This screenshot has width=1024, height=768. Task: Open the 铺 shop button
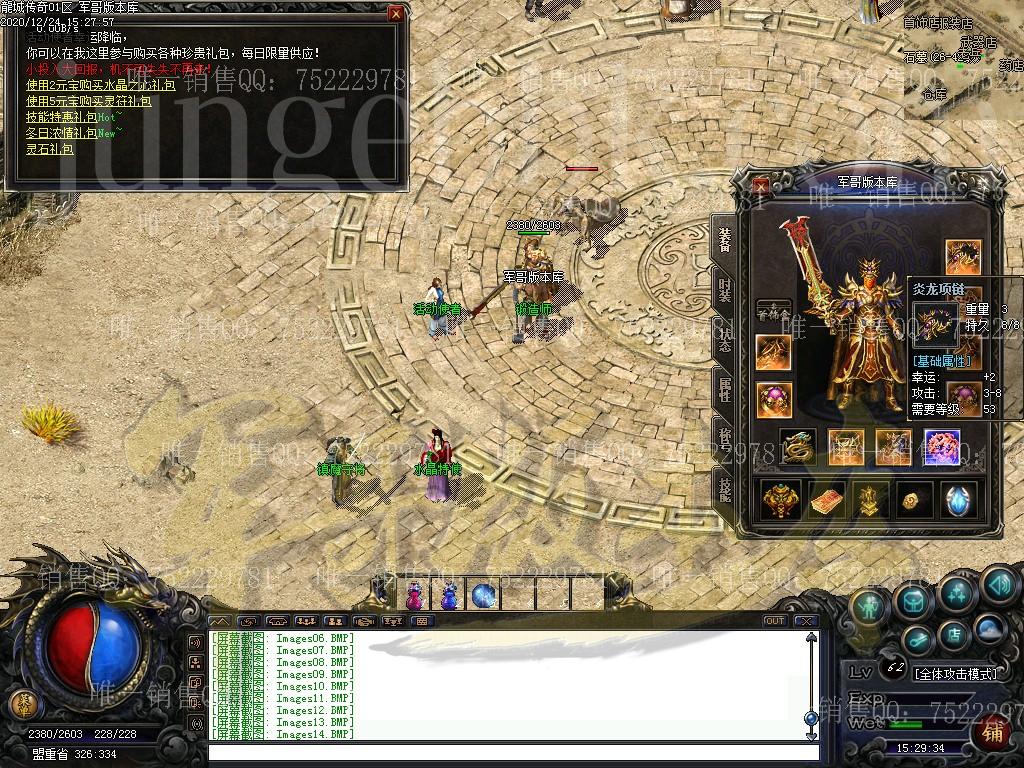click(993, 733)
